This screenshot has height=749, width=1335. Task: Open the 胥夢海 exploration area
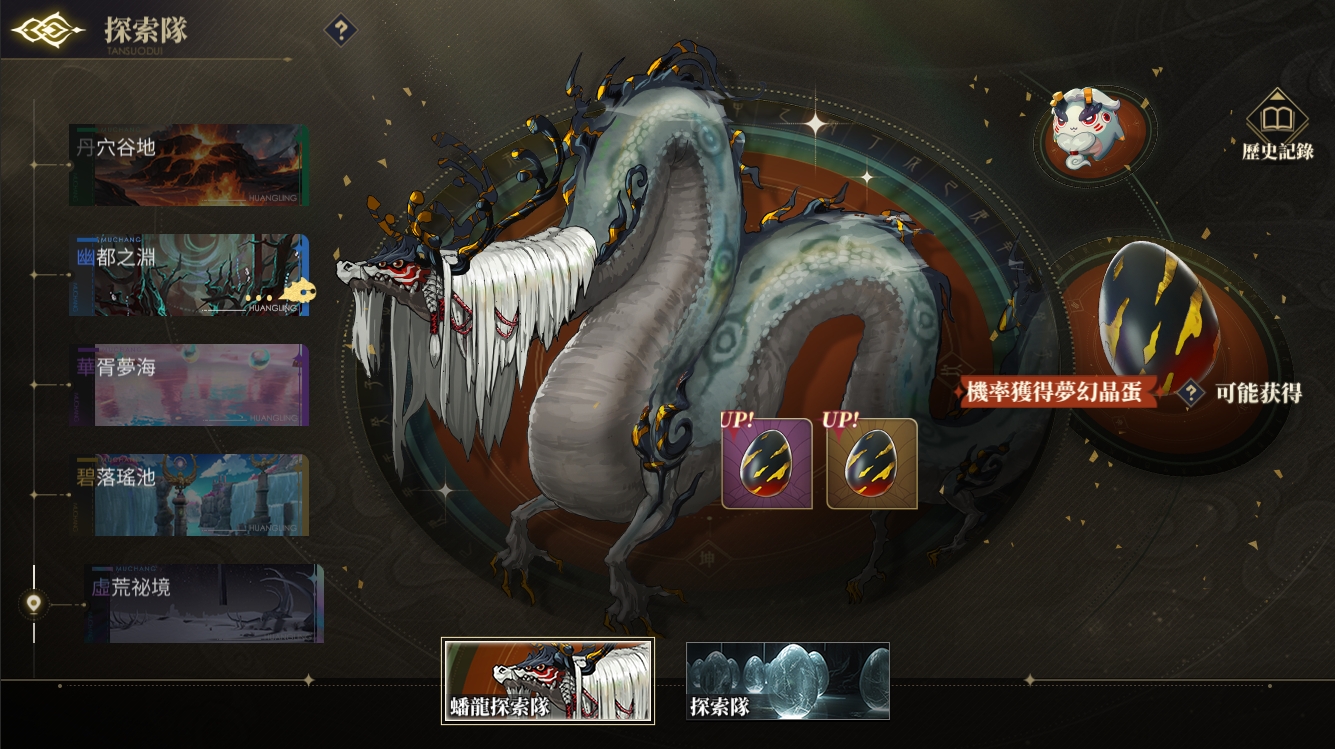coord(189,385)
